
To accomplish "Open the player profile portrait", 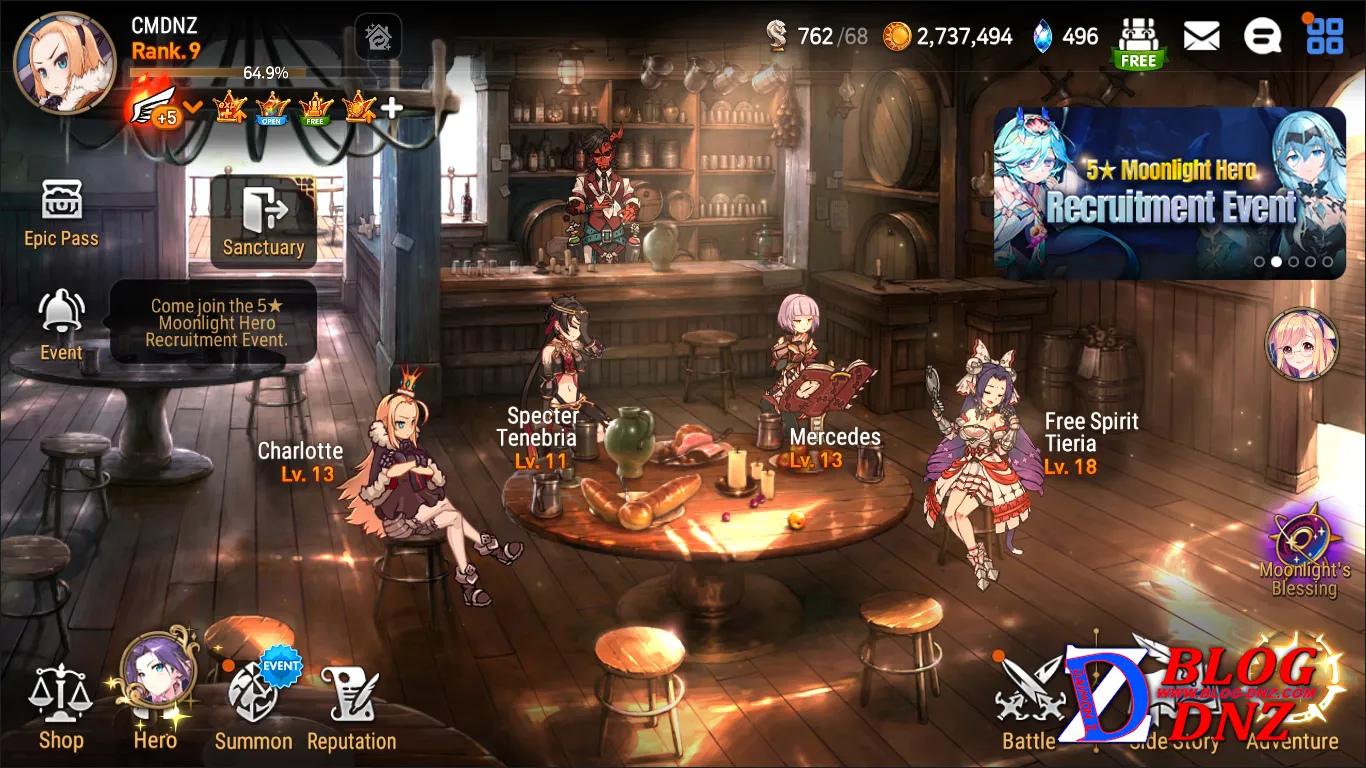I will 64,63.
